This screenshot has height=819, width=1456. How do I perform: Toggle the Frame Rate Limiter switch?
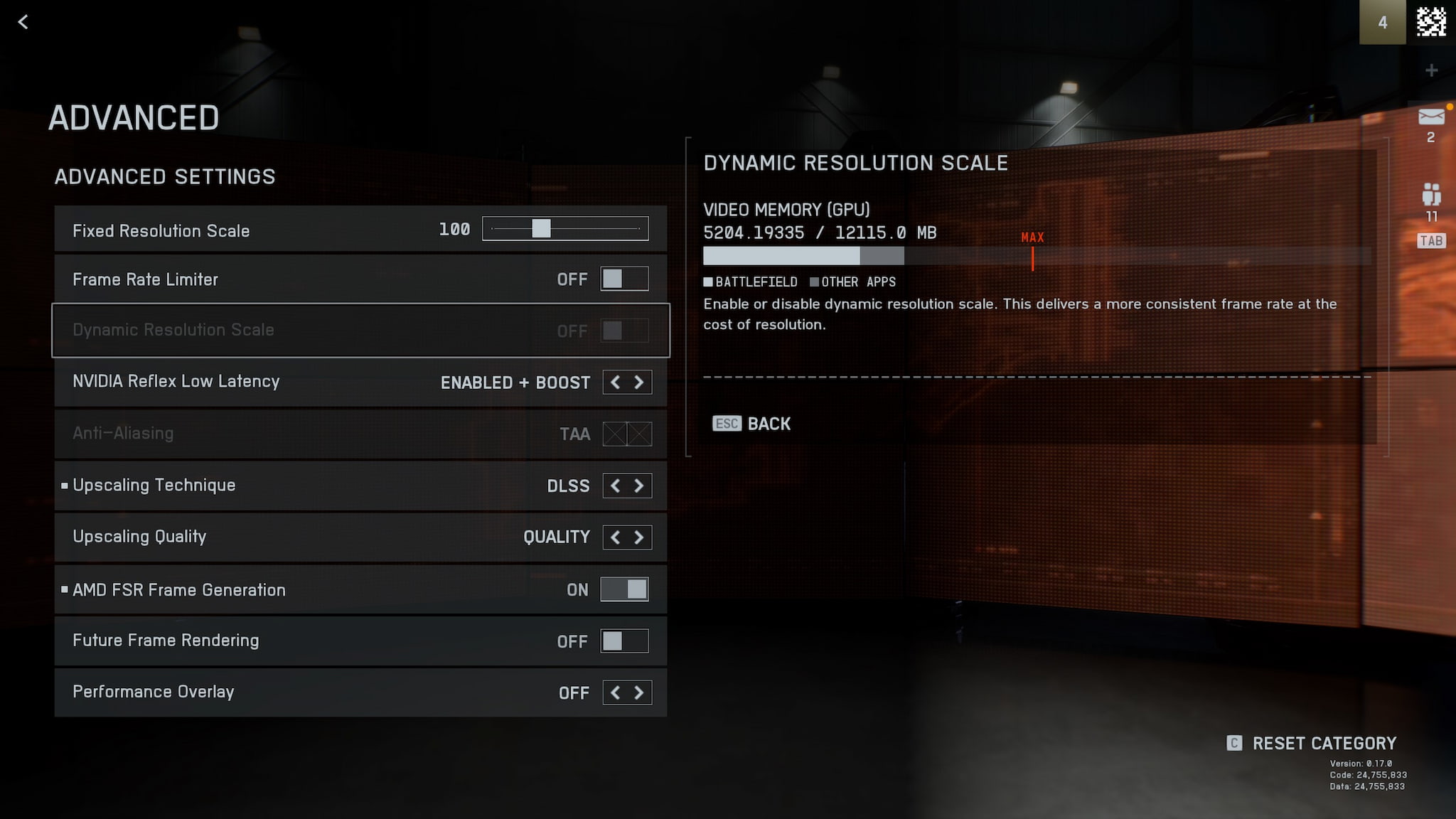coord(624,279)
